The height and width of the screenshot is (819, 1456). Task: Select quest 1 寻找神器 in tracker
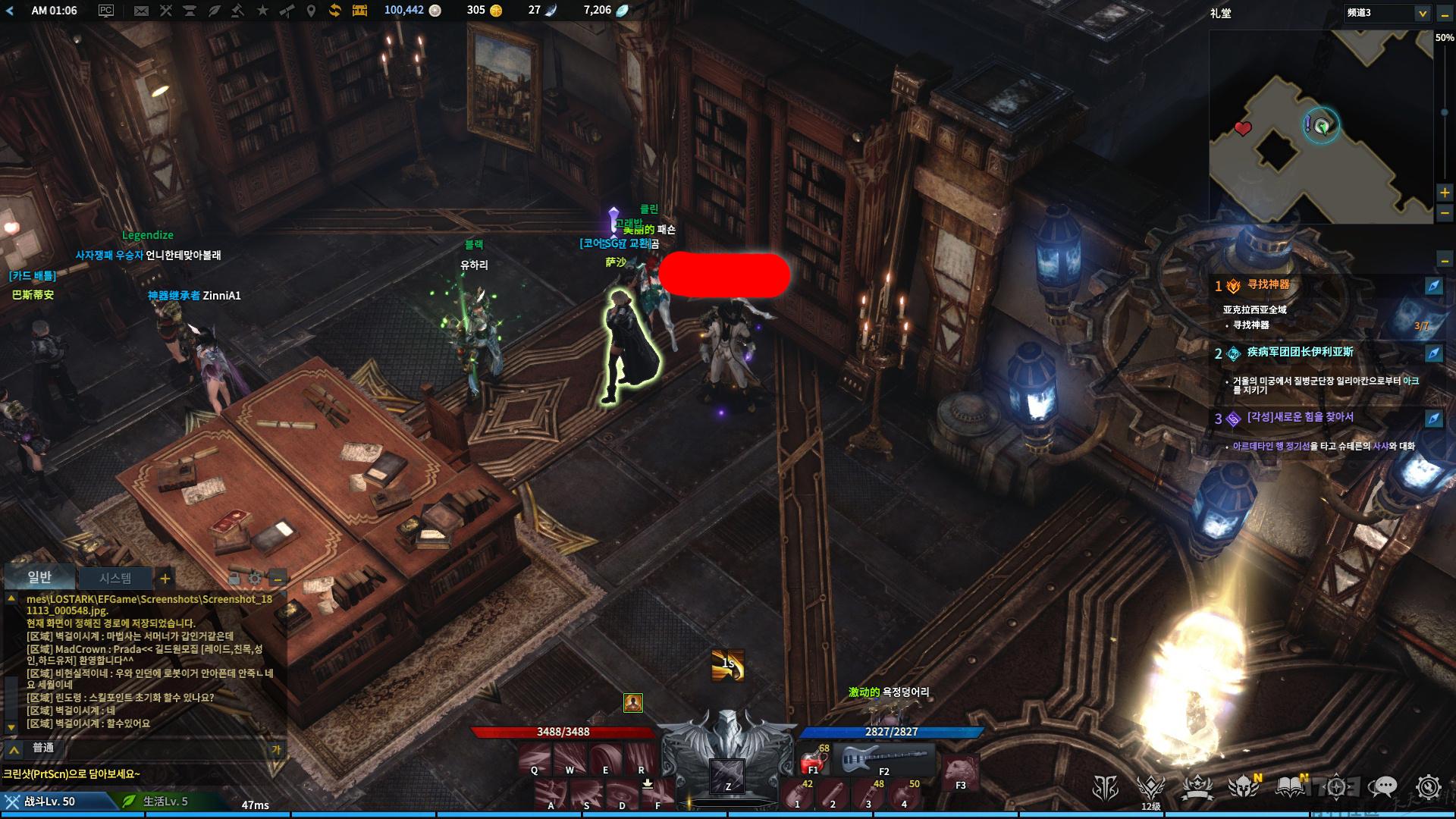pyautogui.click(x=1268, y=285)
